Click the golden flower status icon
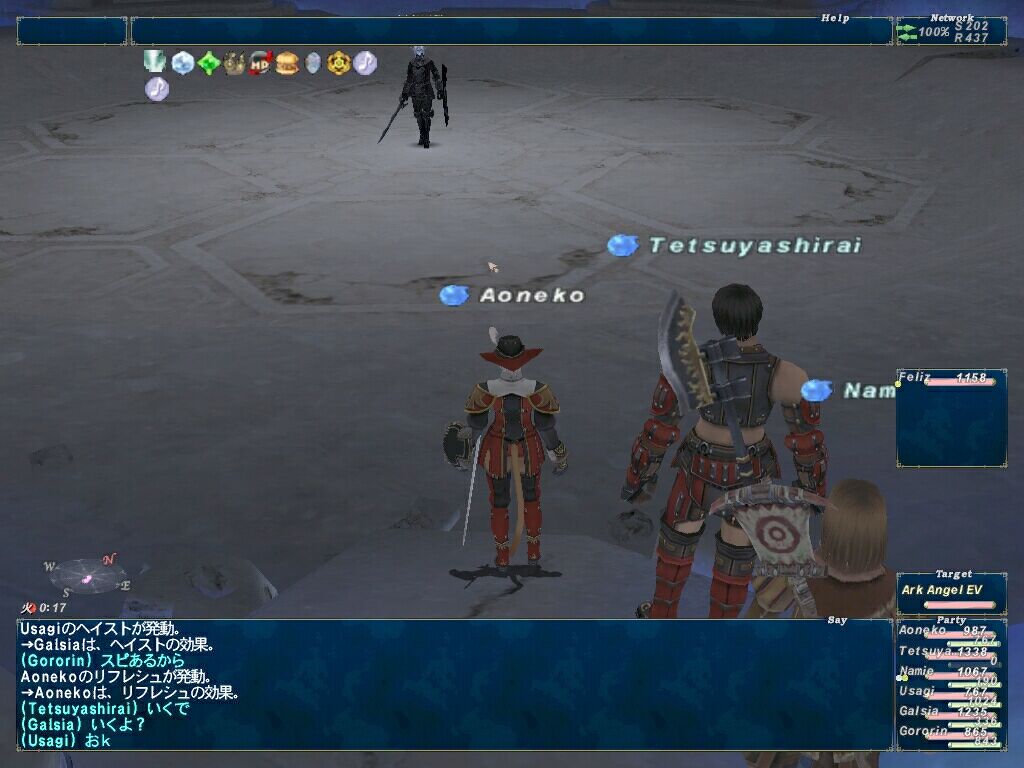1024x768 pixels. [339, 63]
